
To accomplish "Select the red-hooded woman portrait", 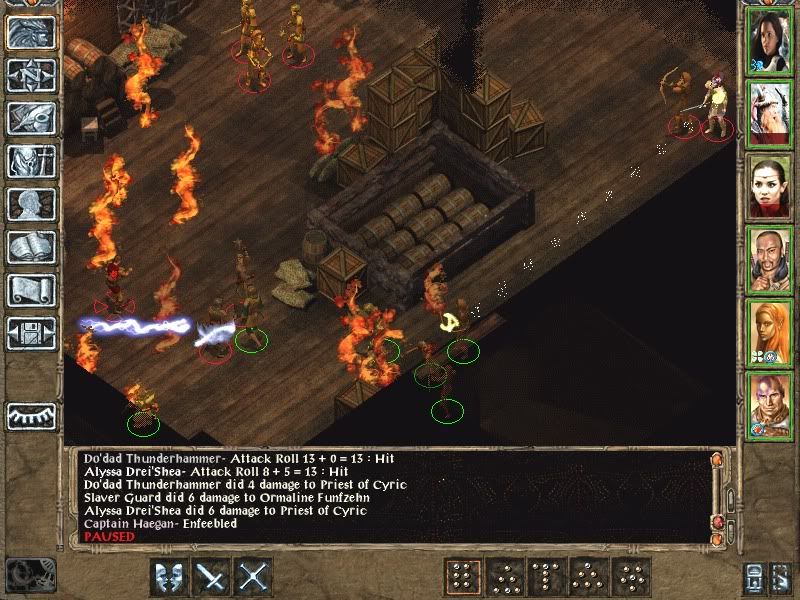I will tap(769, 185).
